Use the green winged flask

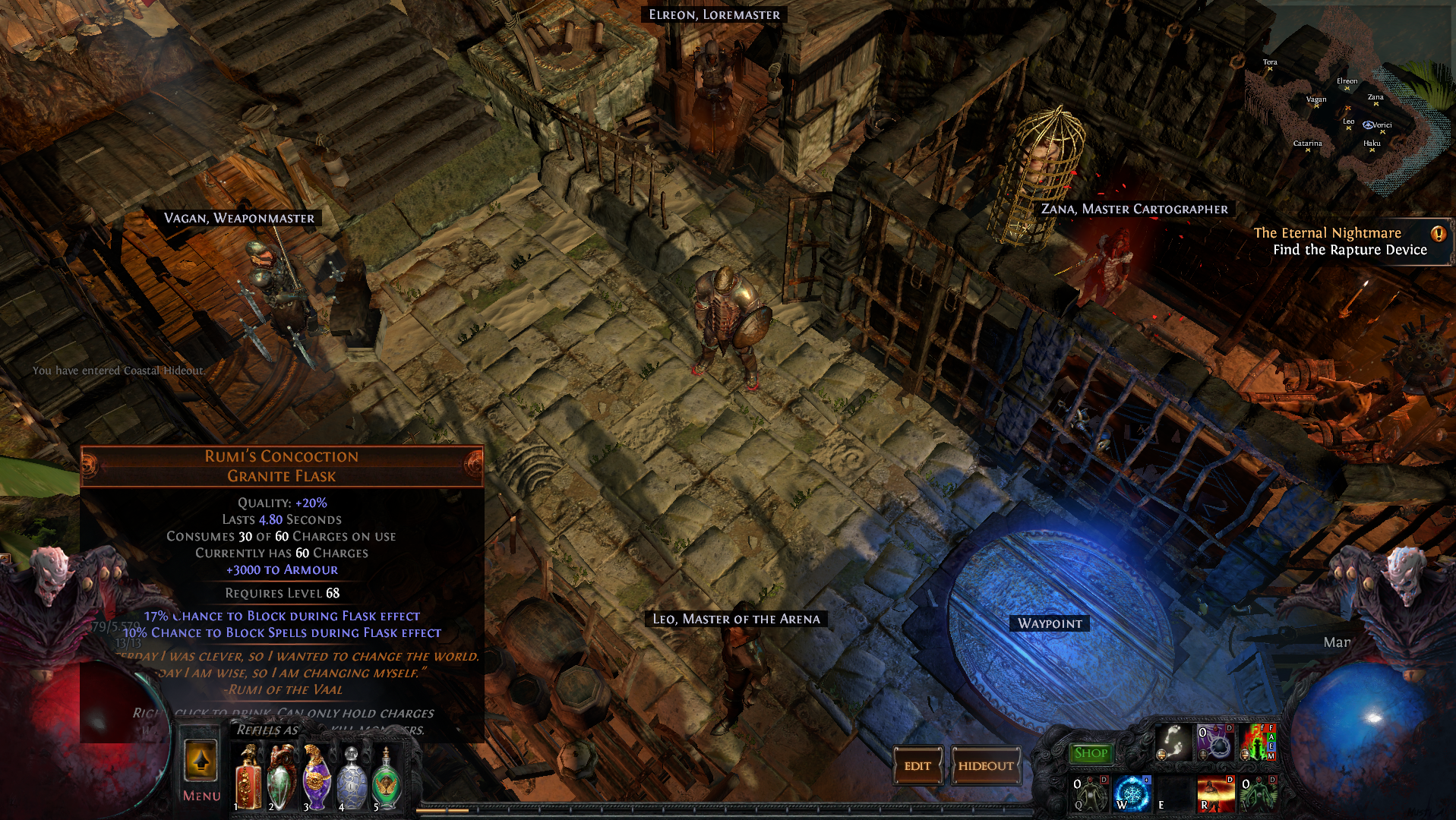pyautogui.click(x=386, y=777)
